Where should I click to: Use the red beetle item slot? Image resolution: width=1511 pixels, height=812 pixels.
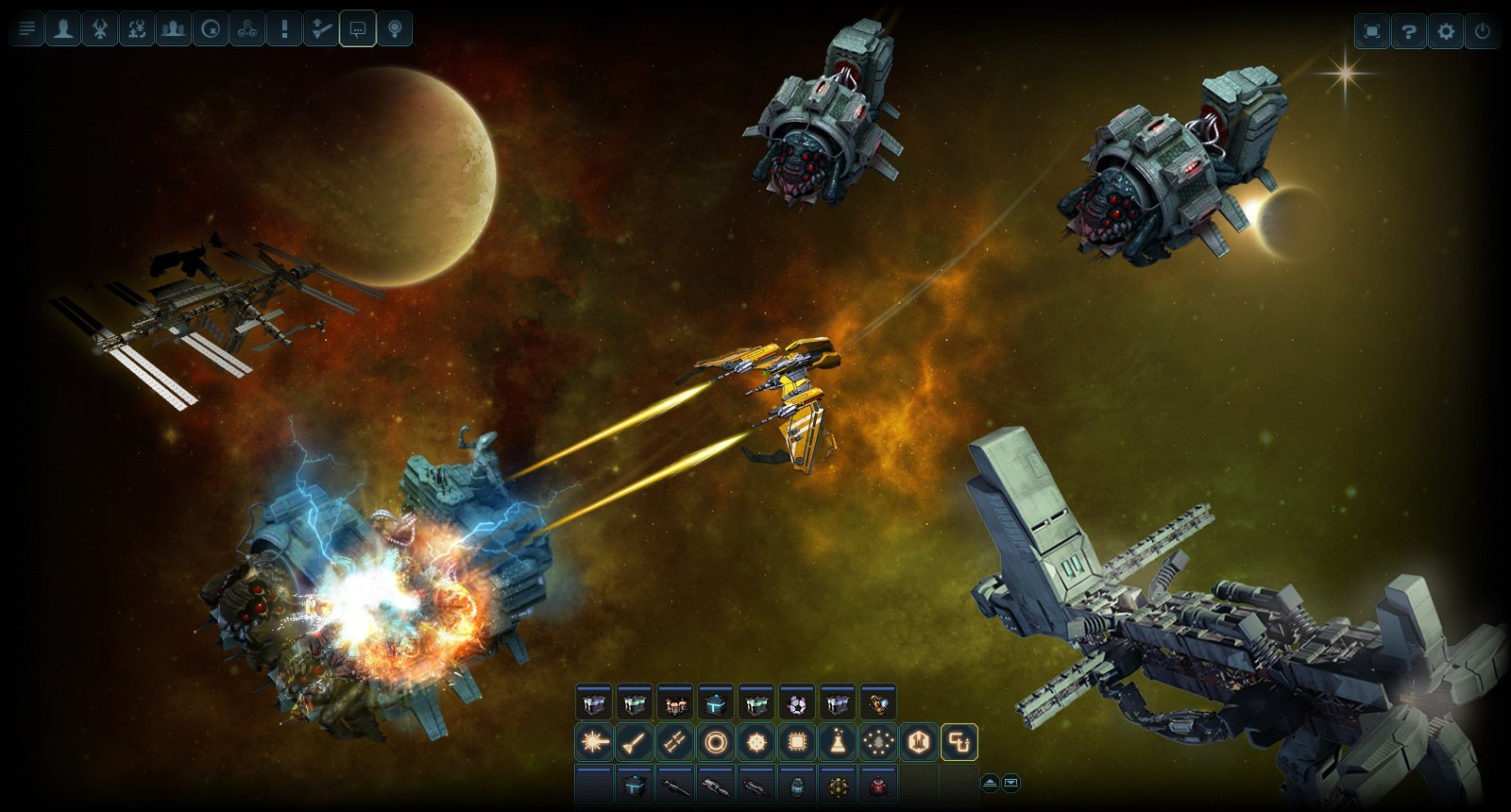[x=878, y=786]
